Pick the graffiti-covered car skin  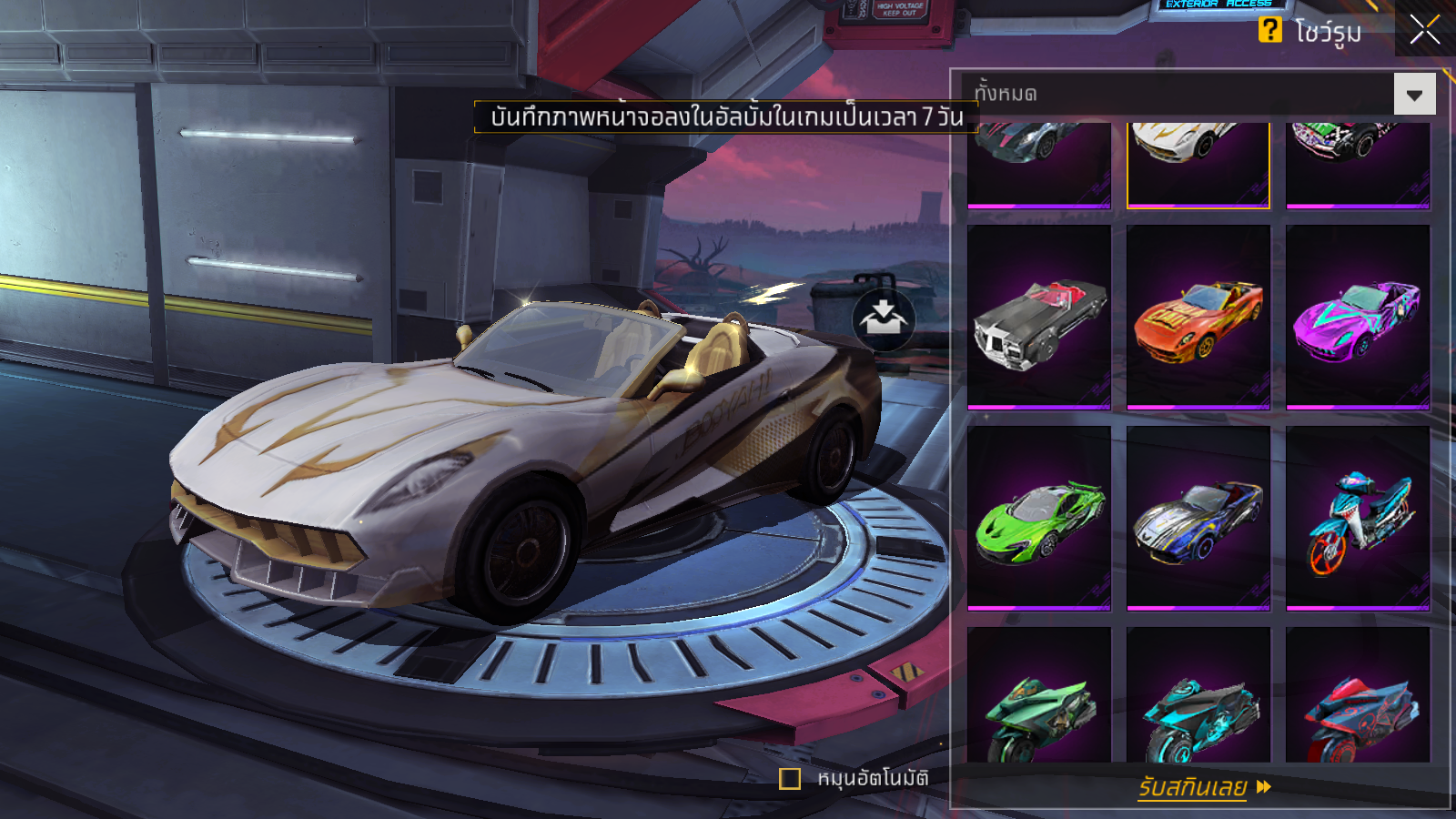tap(1358, 164)
